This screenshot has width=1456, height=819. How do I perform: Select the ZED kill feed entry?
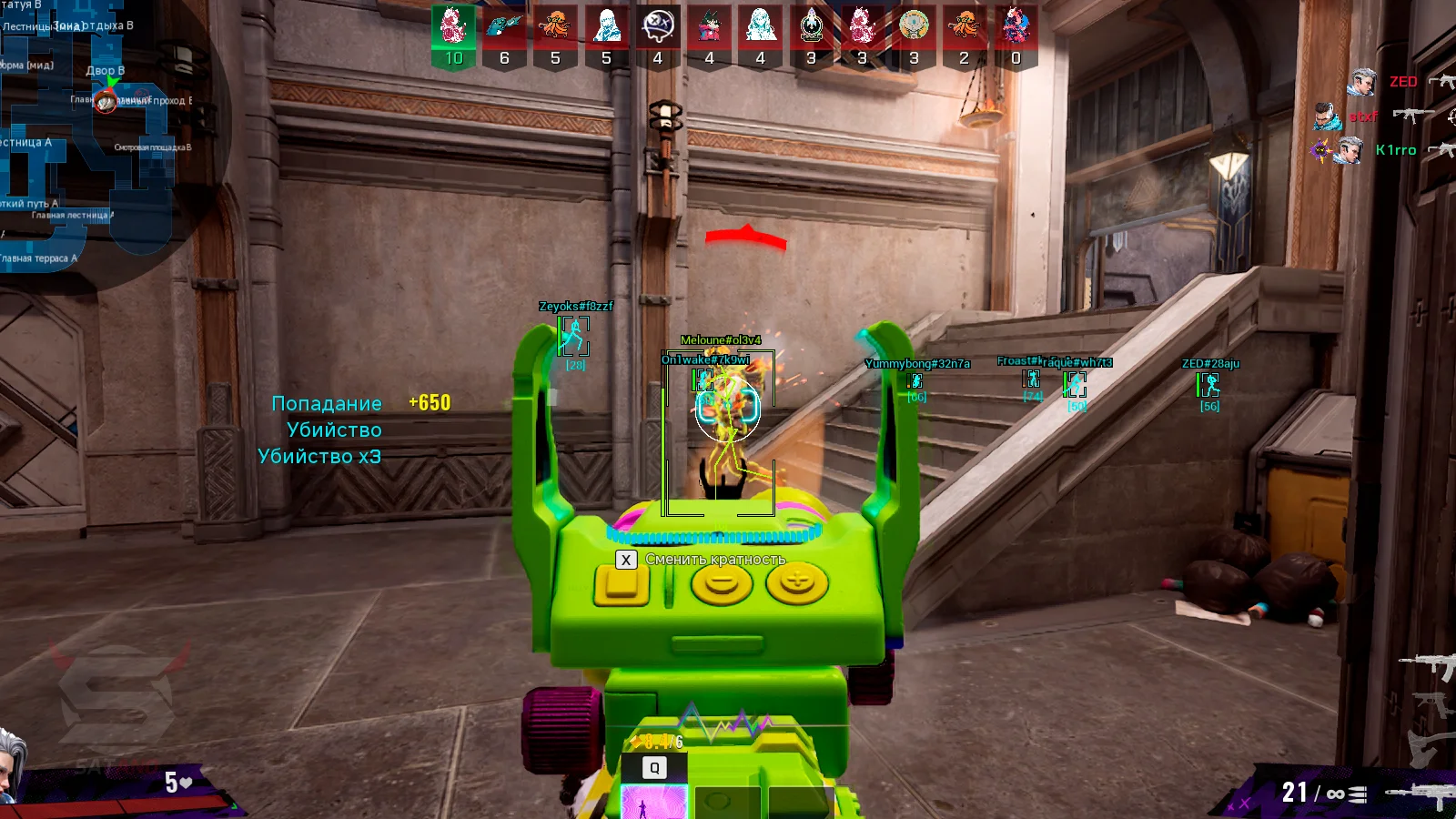point(1401,82)
